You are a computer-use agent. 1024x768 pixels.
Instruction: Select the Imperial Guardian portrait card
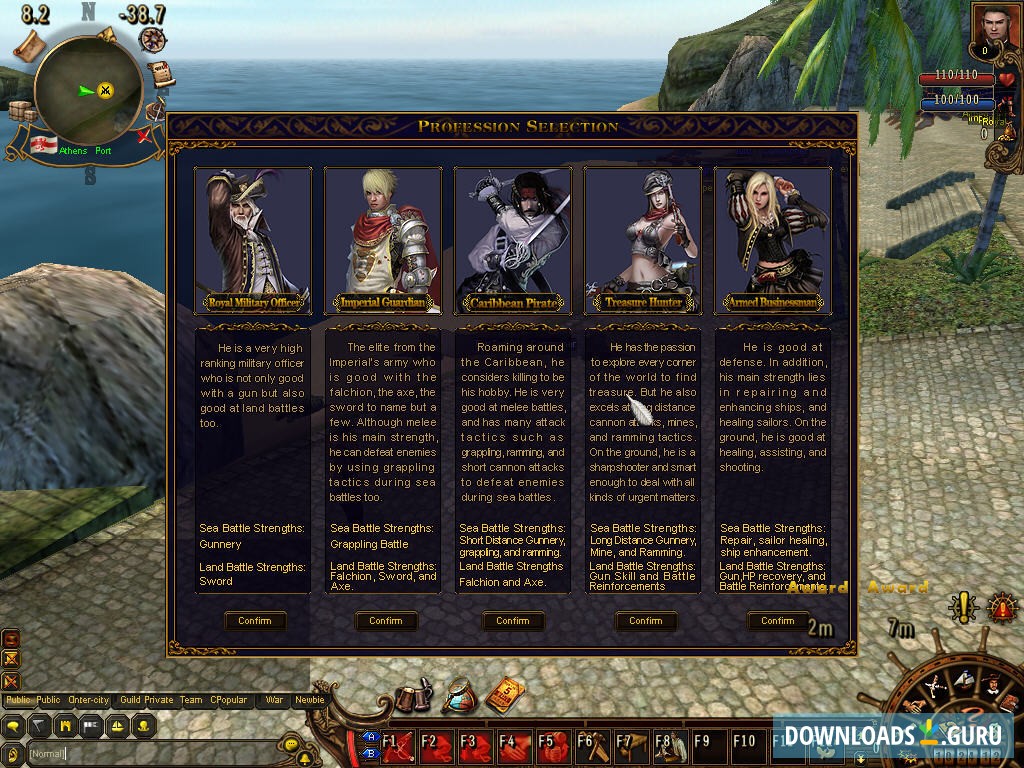click(383, 238)
